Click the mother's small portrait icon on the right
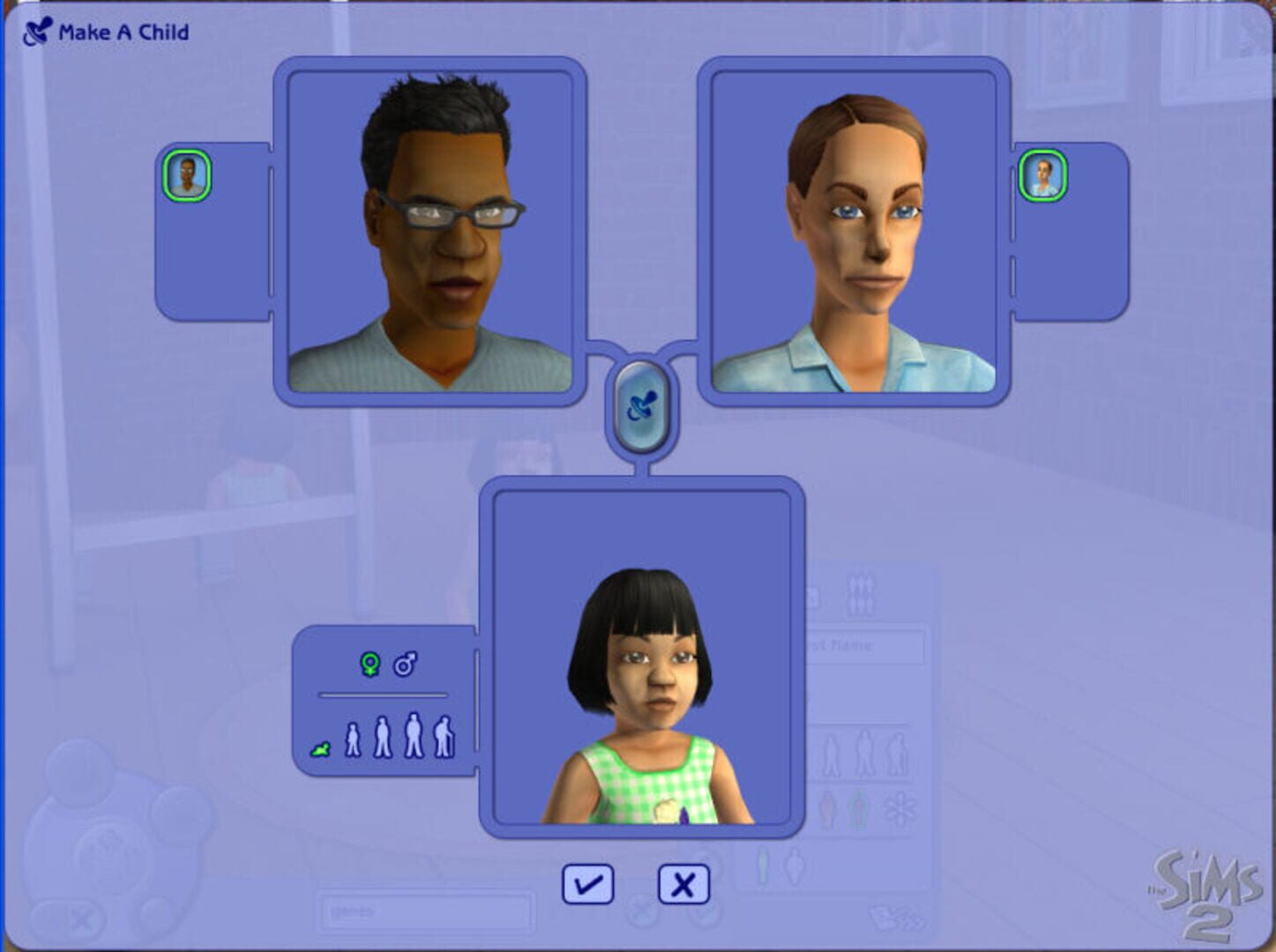 coord(1044,175)
